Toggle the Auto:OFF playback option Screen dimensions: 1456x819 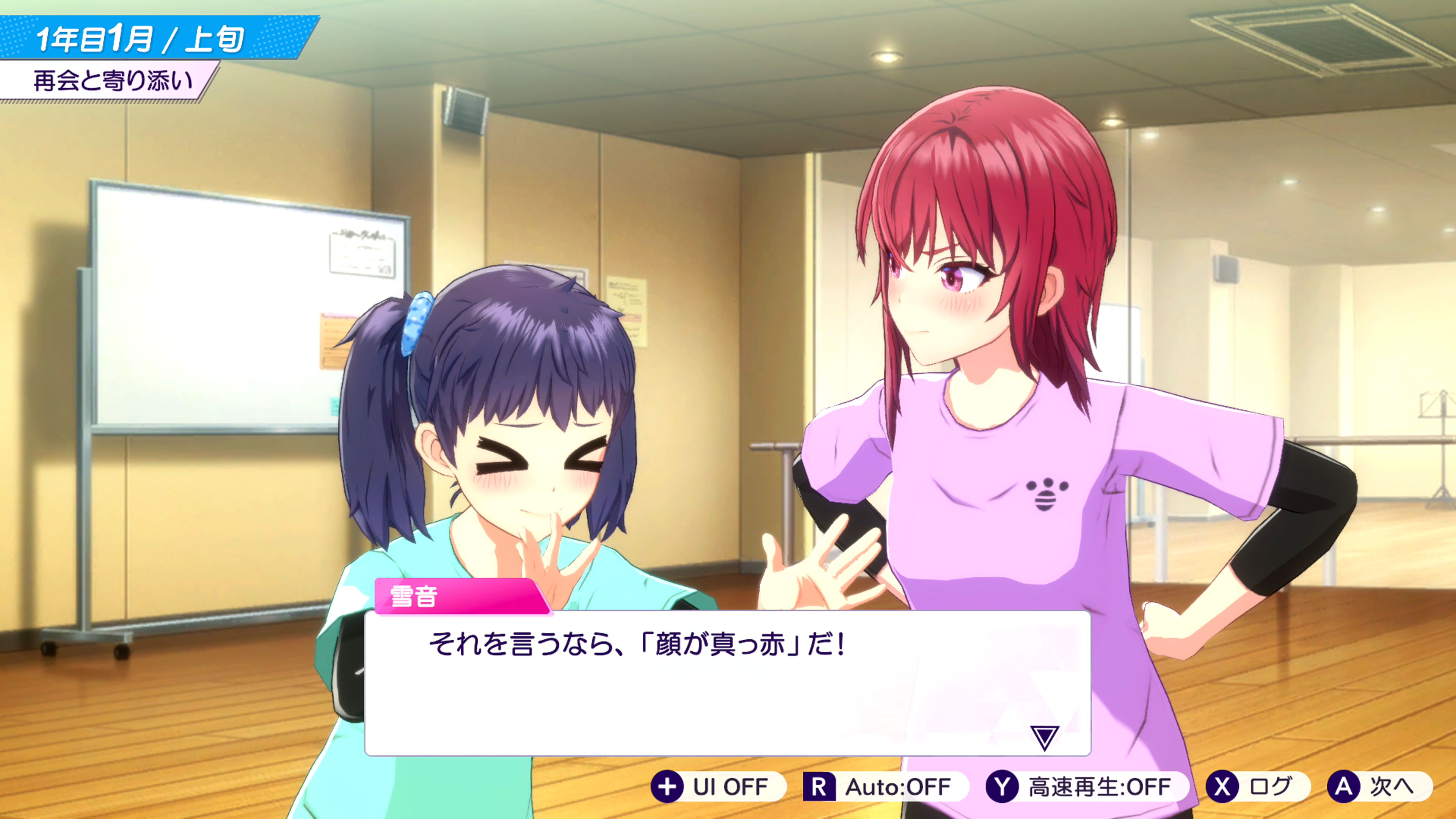(x=885, y=786)
